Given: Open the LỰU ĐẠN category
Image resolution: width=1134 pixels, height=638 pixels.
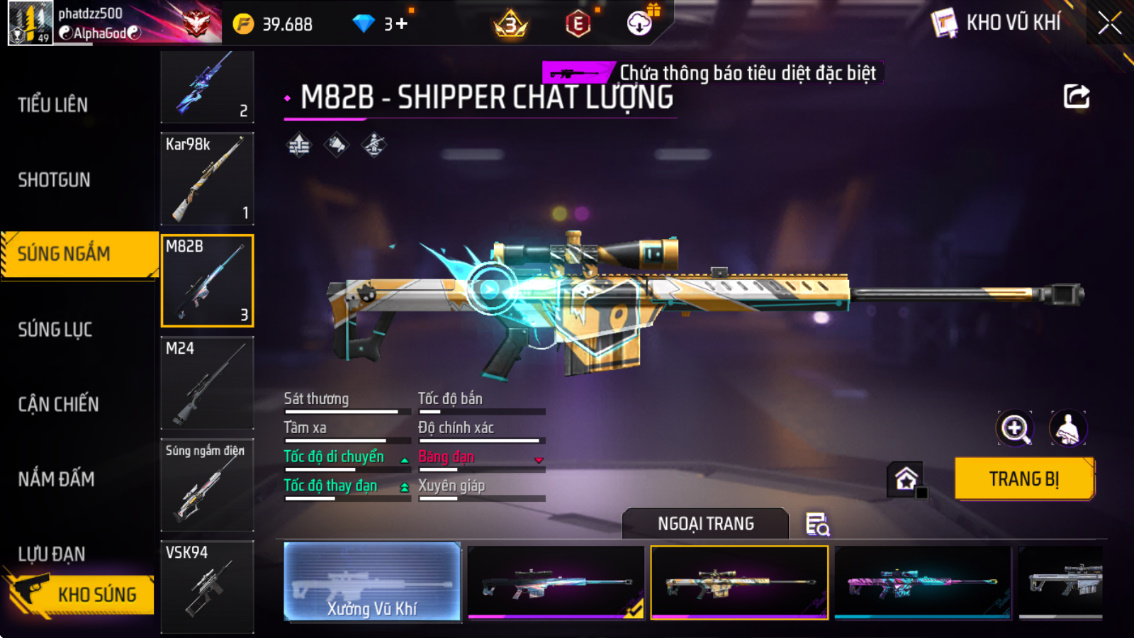Looking at the screenshot, I should [x=51, y=553].
